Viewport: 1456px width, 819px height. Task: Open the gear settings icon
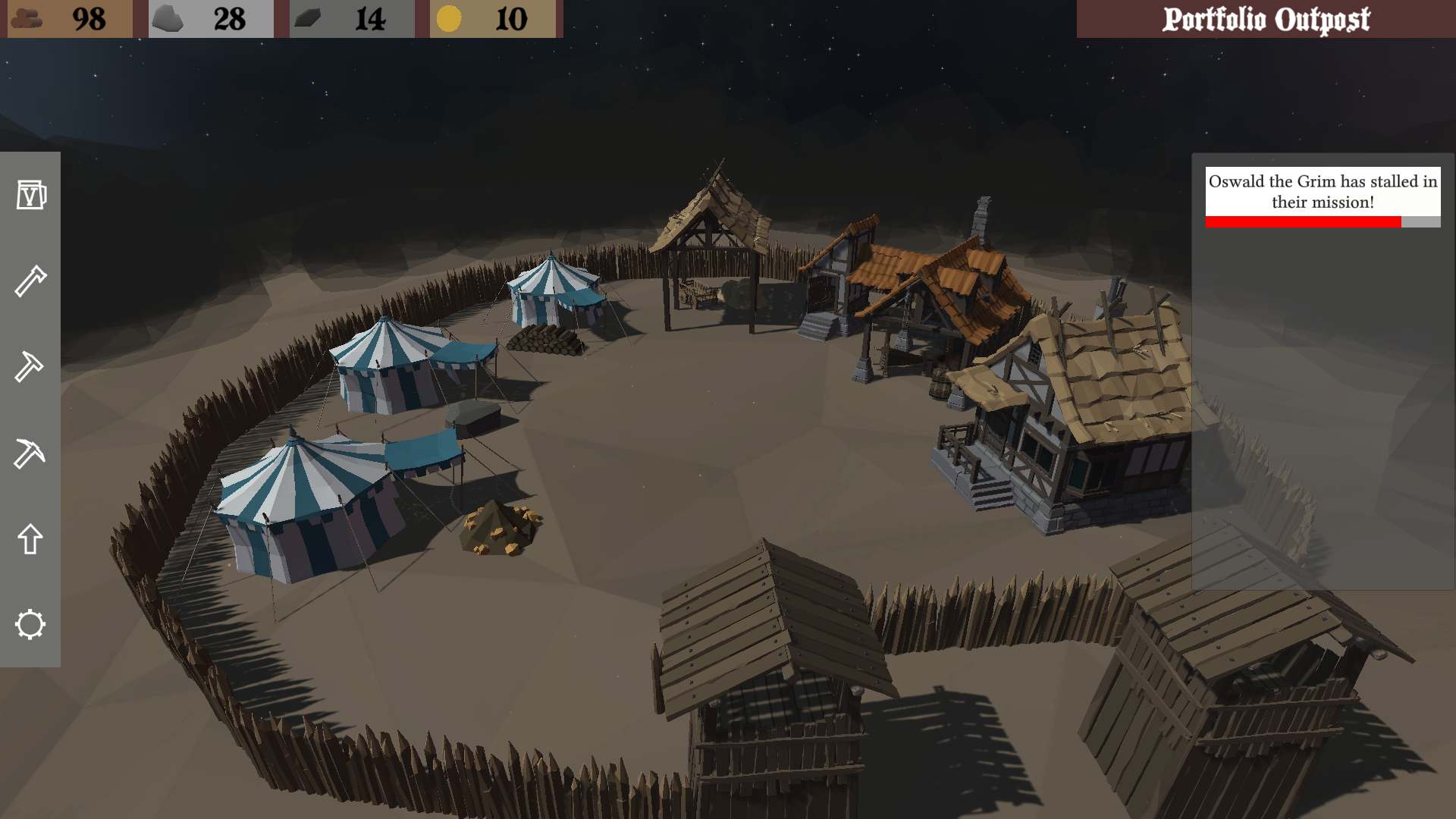(x=30, y=625)
